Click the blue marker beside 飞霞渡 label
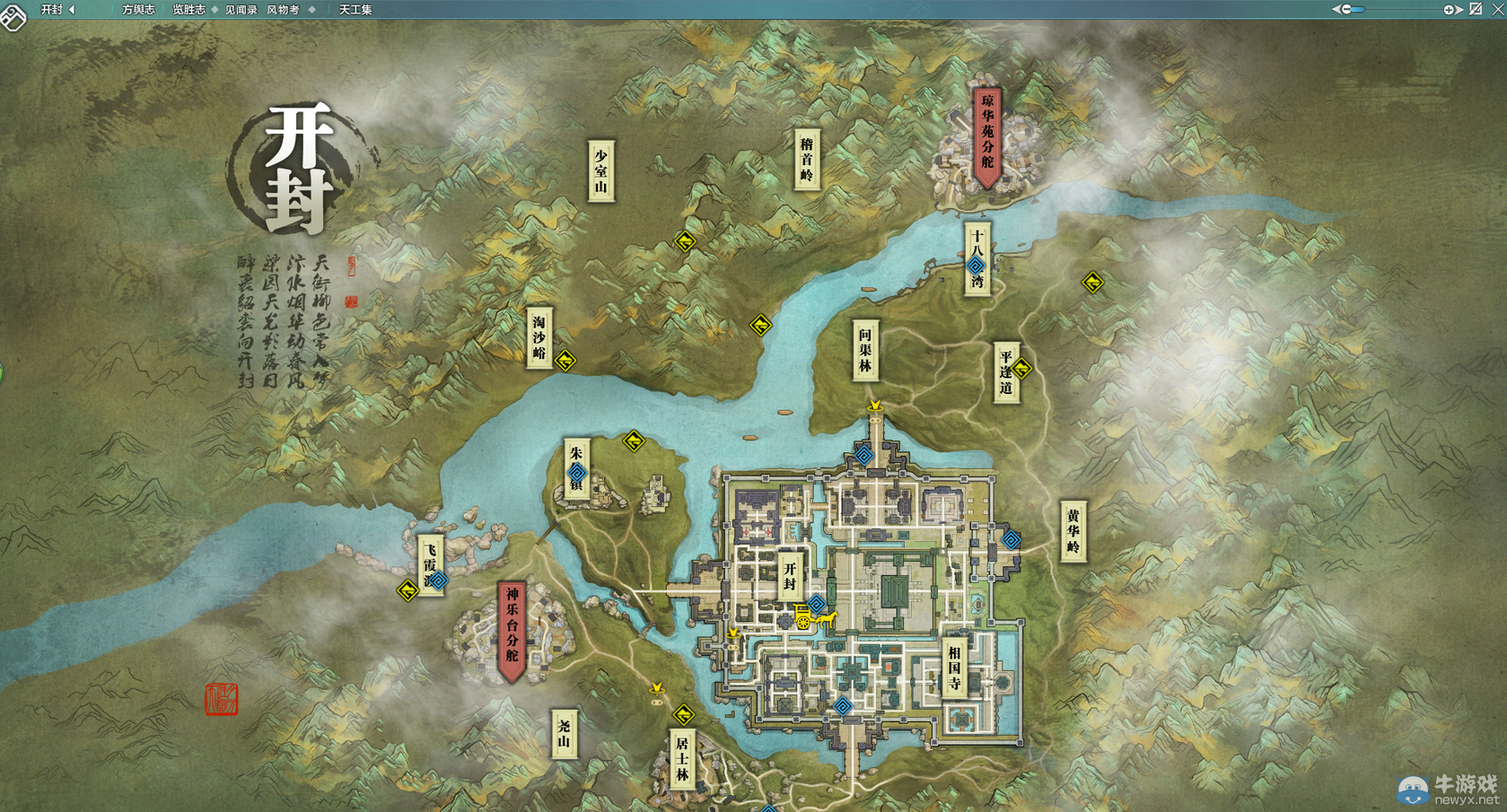 pyautogui.click(x=438, y=581)
